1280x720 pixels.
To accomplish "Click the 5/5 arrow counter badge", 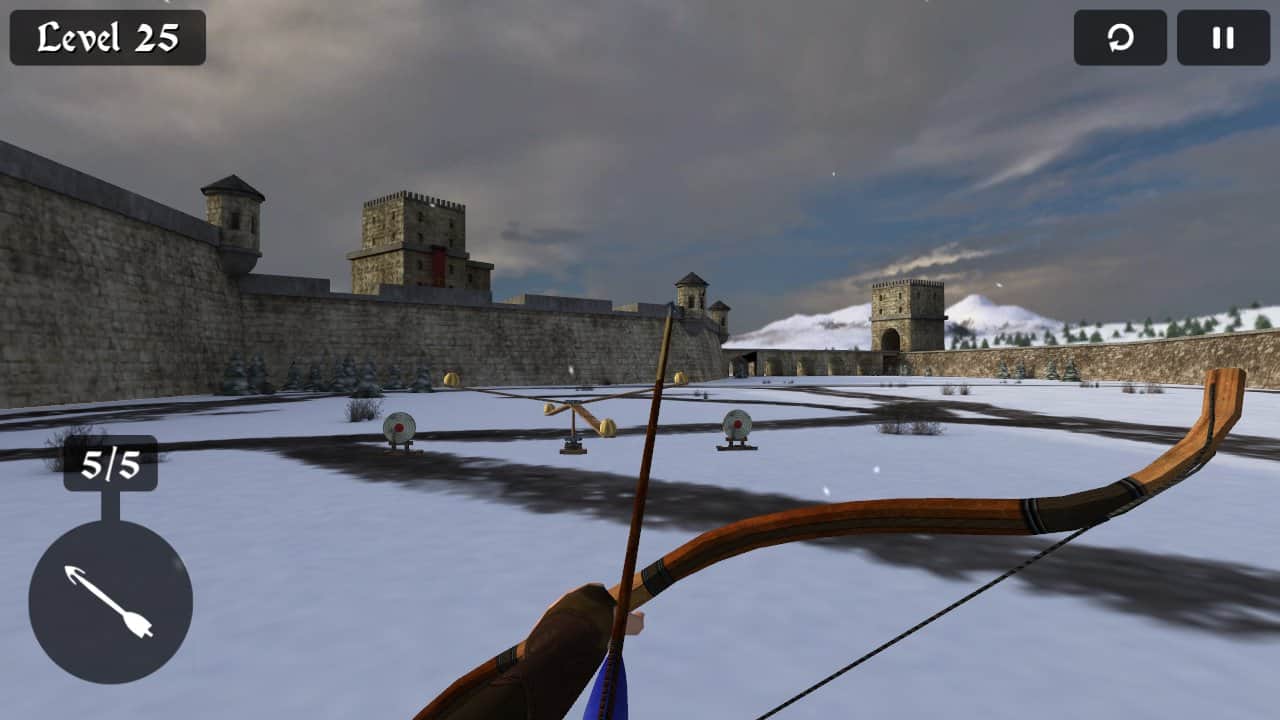I will click(x=113, y=466).
